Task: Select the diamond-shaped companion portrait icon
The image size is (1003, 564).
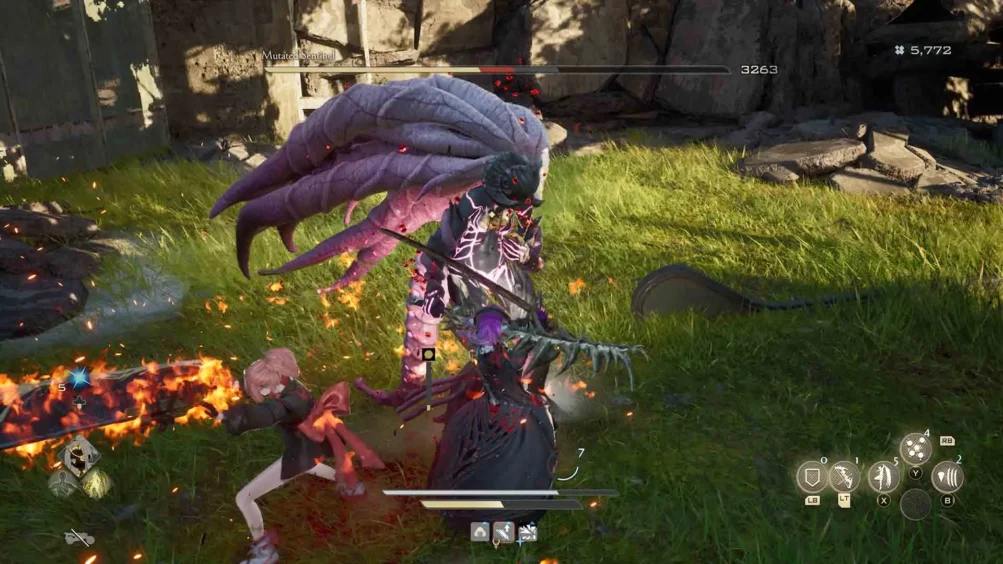Action: pyautogui.click(x=78, y=456)
